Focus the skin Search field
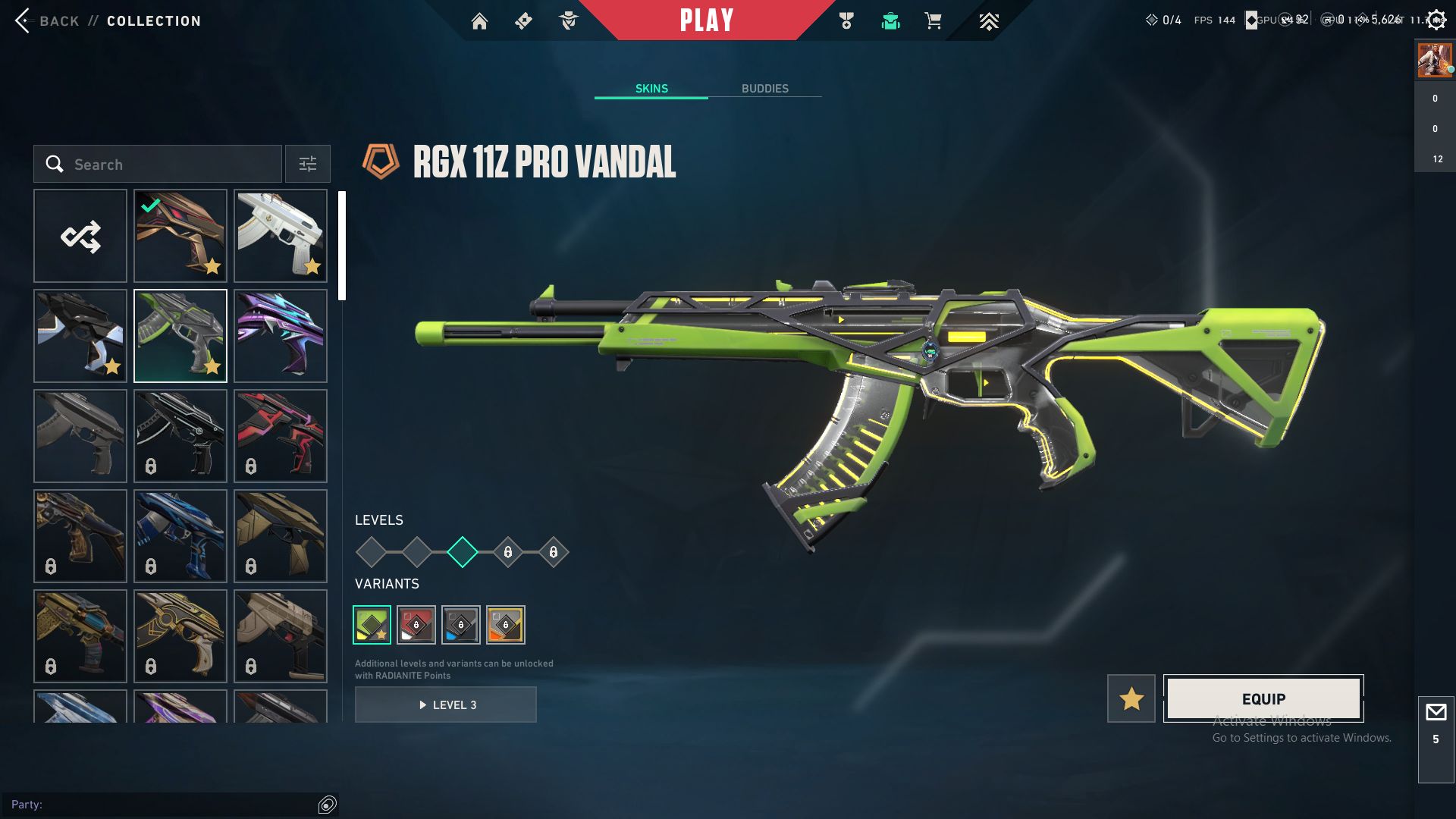 (x=158, y=165)
